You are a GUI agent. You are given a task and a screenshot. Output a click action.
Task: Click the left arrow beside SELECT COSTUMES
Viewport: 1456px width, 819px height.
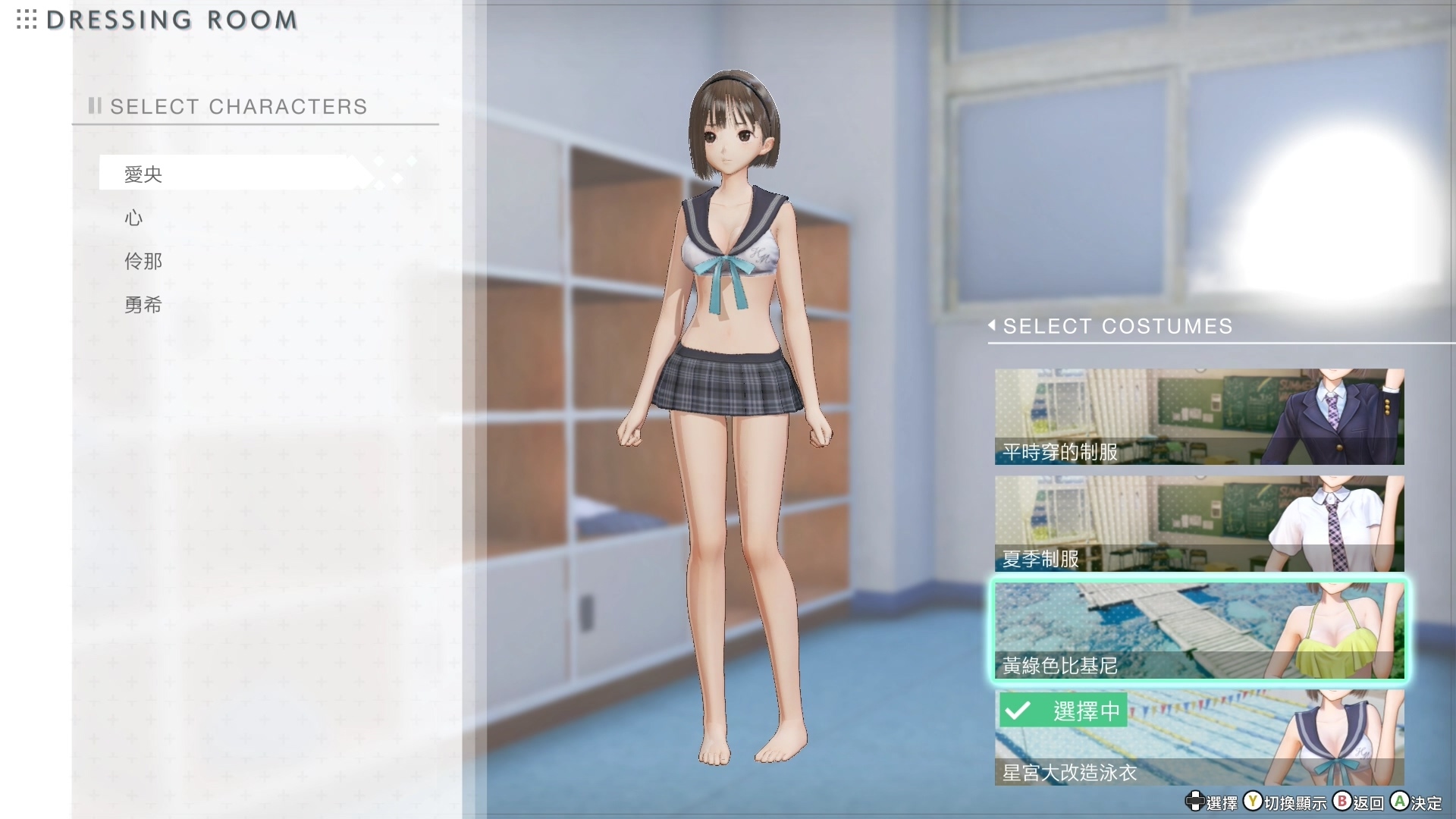991,326
